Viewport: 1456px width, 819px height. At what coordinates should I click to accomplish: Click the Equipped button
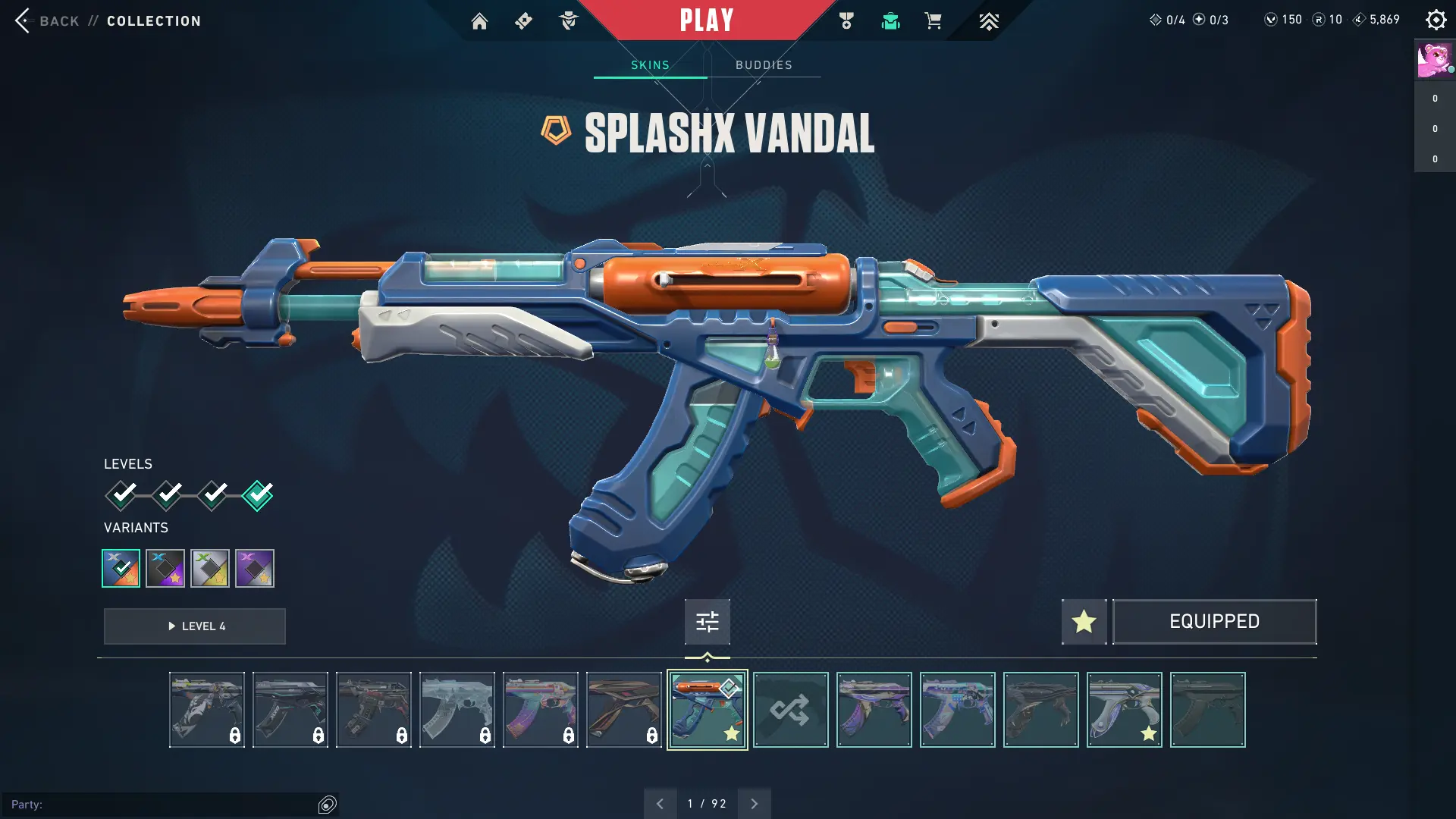[x=1214, y=622]
